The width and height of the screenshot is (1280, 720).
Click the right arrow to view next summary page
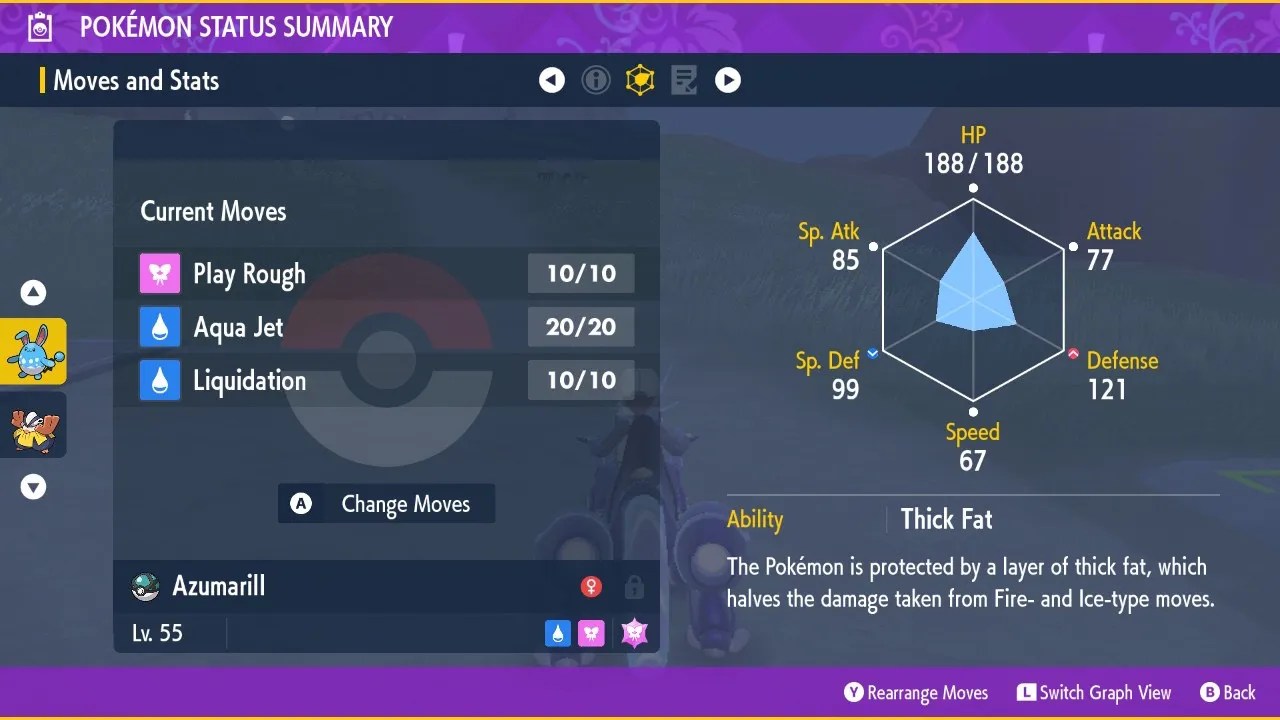pos(728,80)
